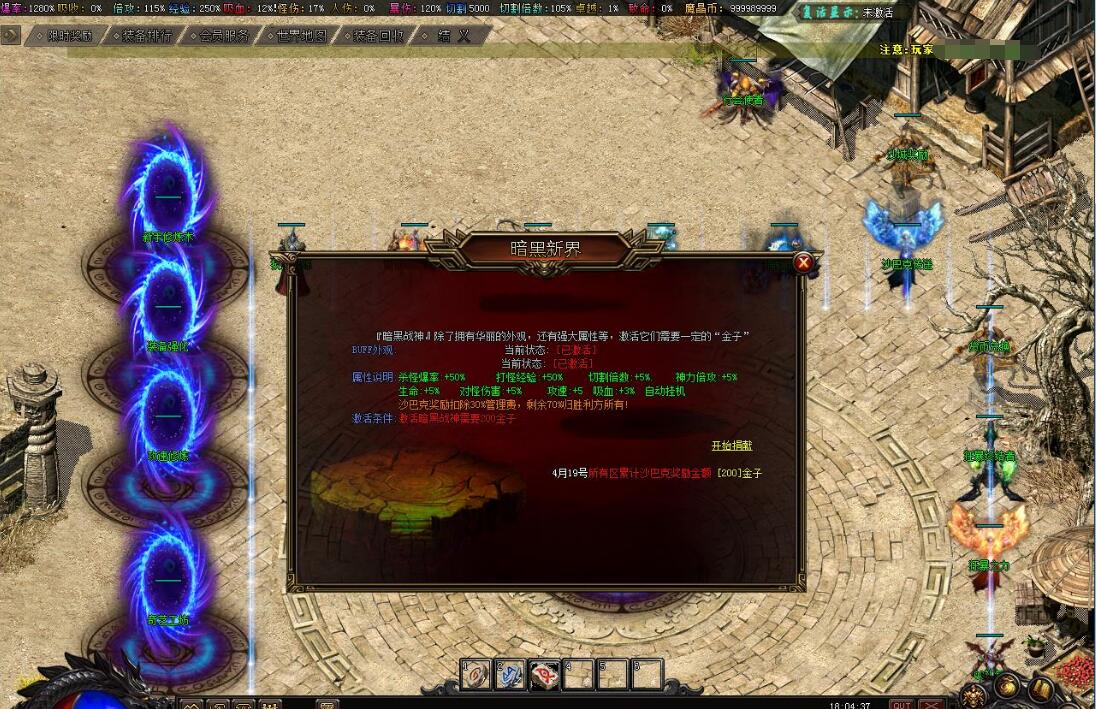The image size is (1096, 709).
Task: Open the 装备回收 equipment recycling menu
Action: [378, 35]
